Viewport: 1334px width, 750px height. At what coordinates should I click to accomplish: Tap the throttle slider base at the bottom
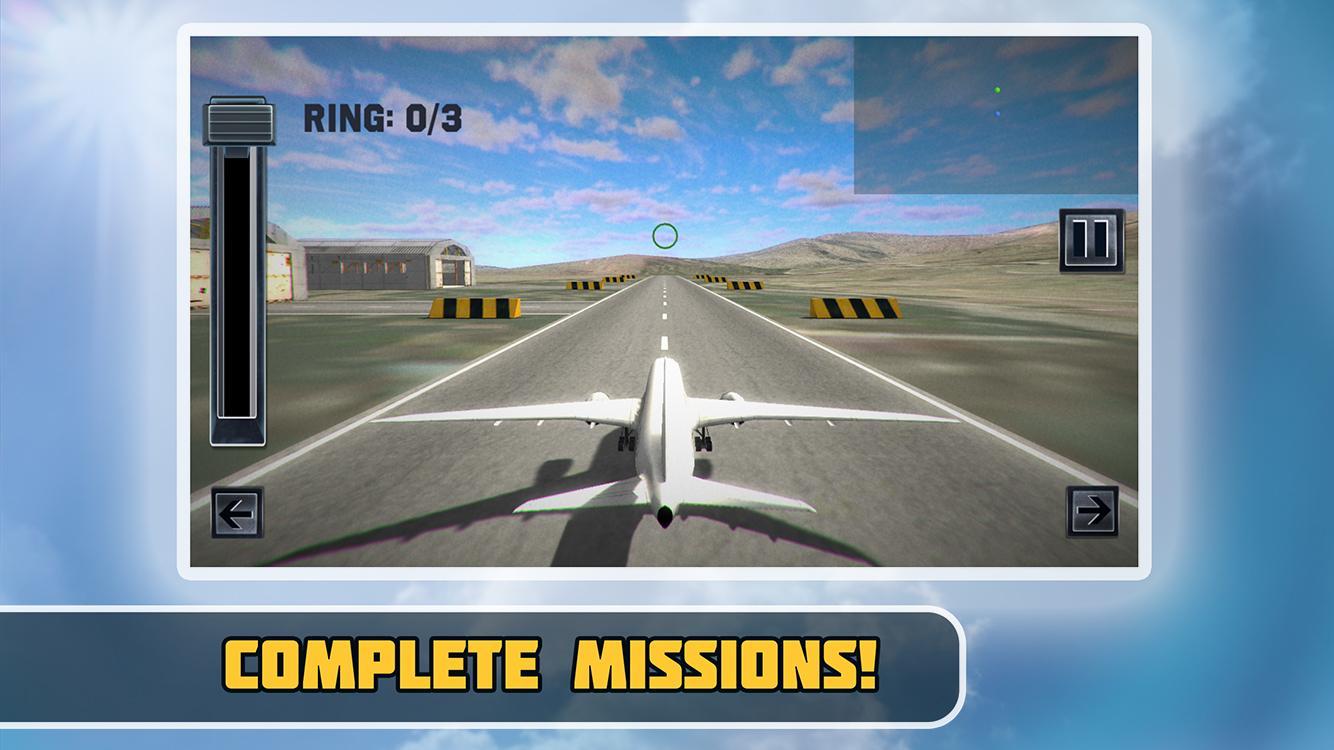(239, 430)
